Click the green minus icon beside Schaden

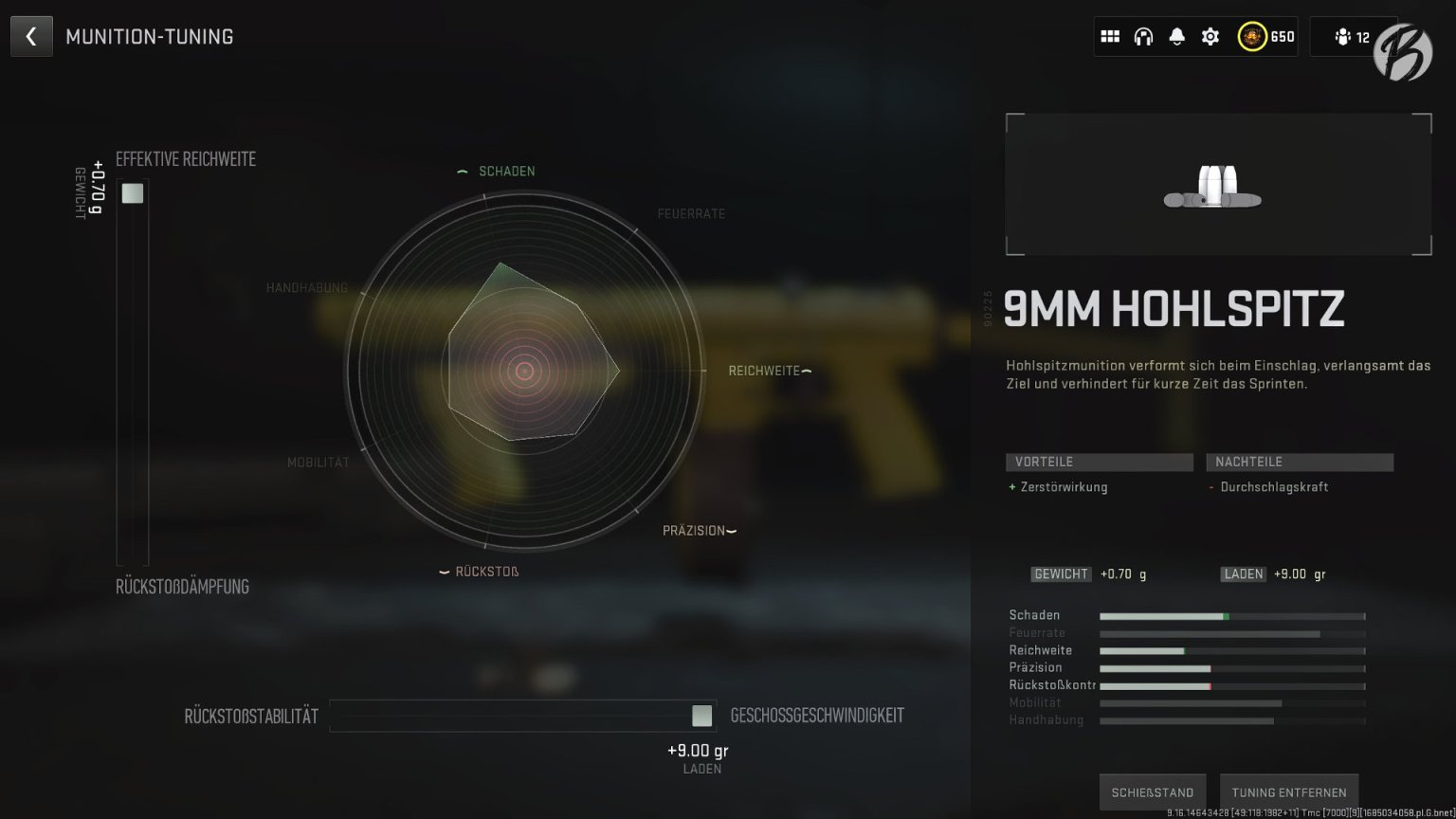click(x=462, y=171)
